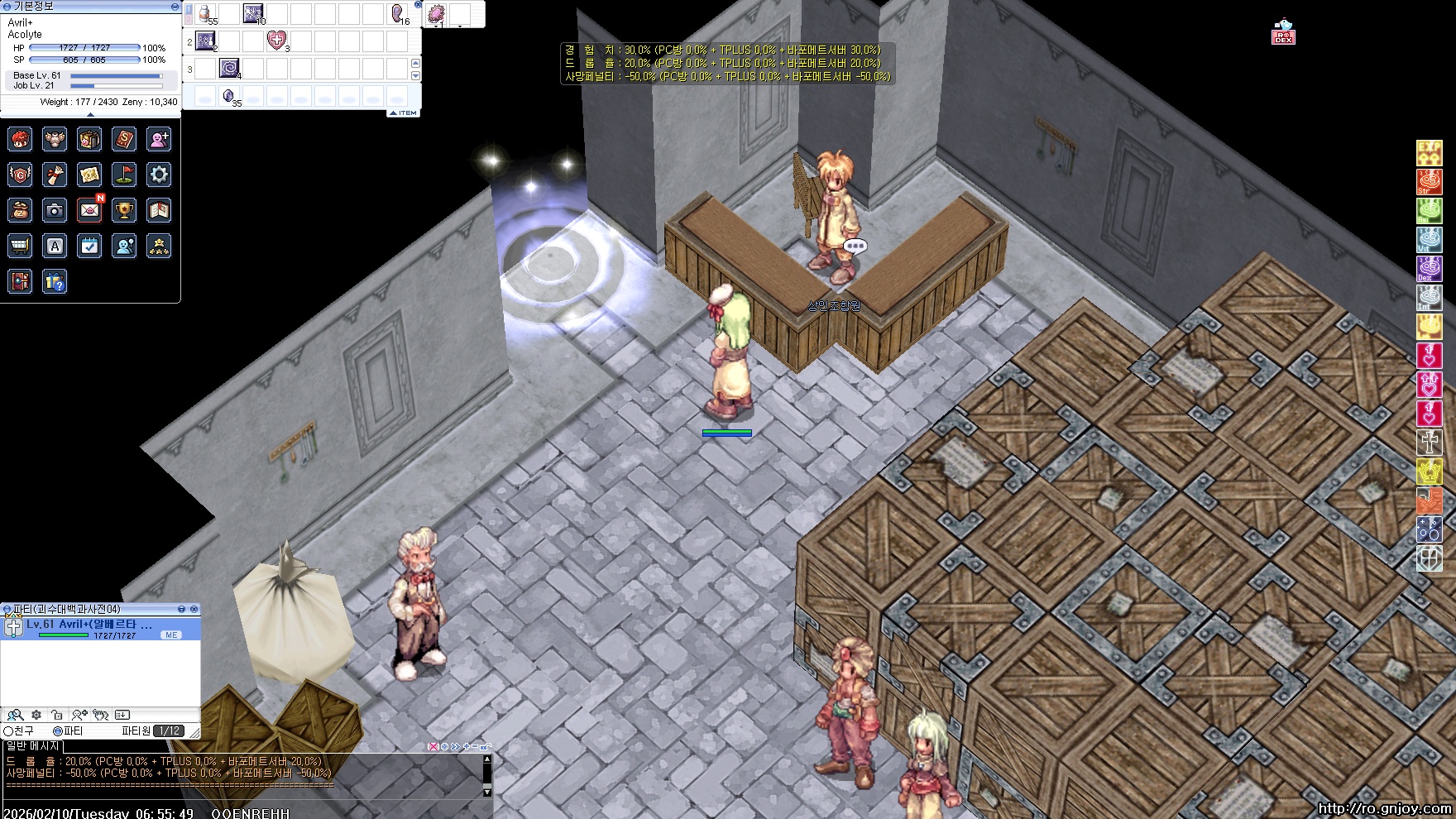This screenshot has height=819, width=1456.
Task: Open the shopping cart cash shop icon
Action: [x=20, y=246]
